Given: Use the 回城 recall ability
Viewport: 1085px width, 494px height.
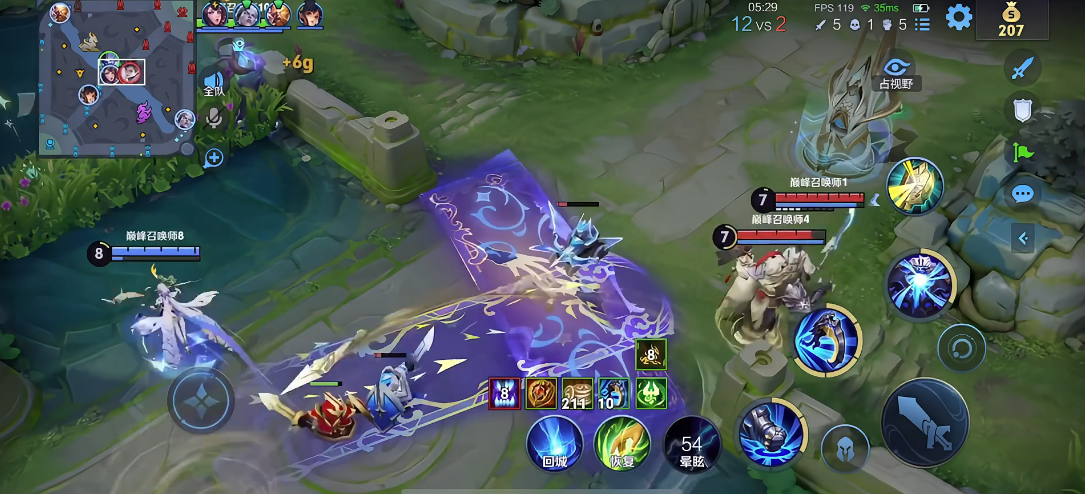Looking at the screenshot, I should 554,443.
